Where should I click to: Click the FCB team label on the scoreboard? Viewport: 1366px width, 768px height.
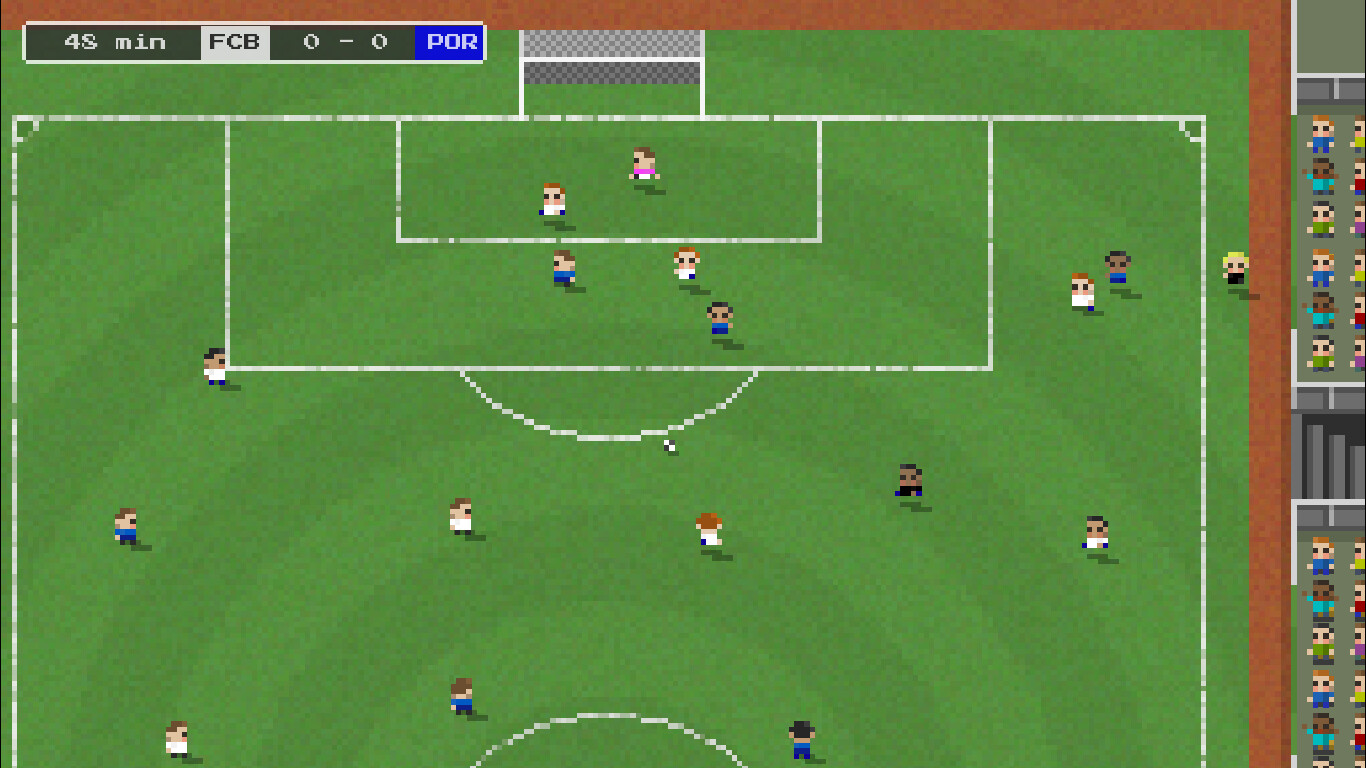pos(234,42)
